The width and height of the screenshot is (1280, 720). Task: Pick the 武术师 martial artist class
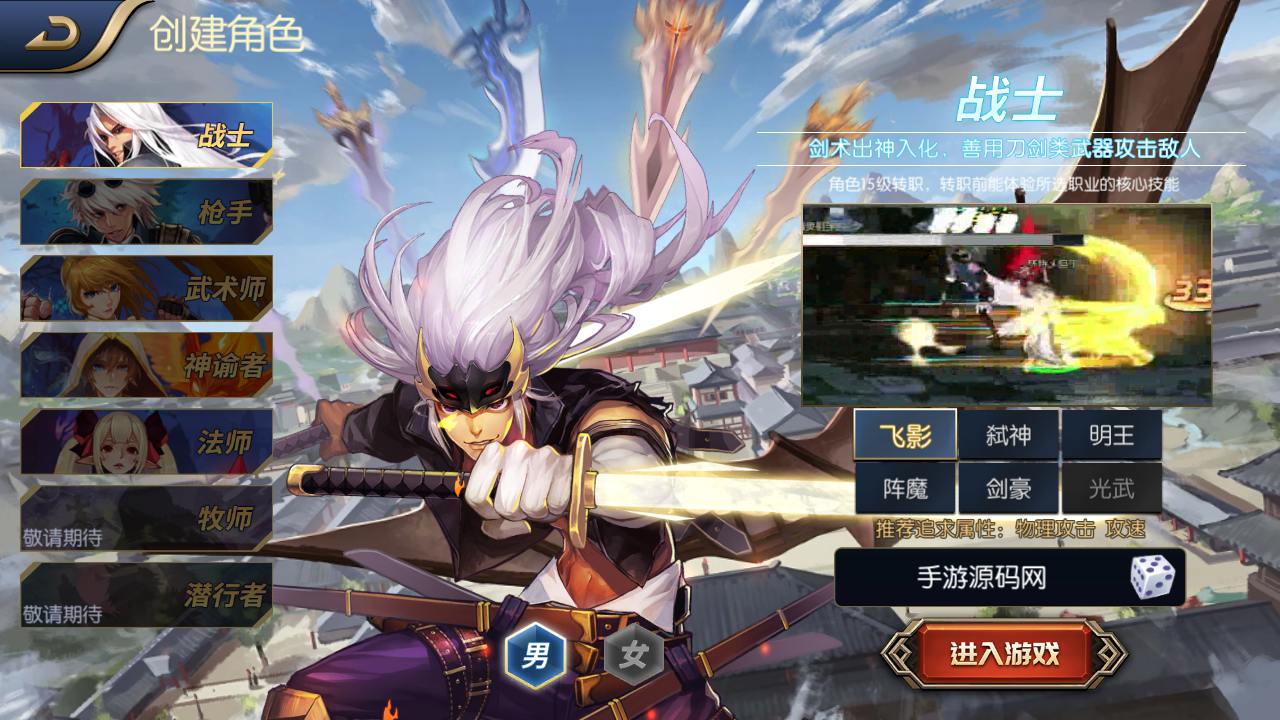click(x=146, y=288)
